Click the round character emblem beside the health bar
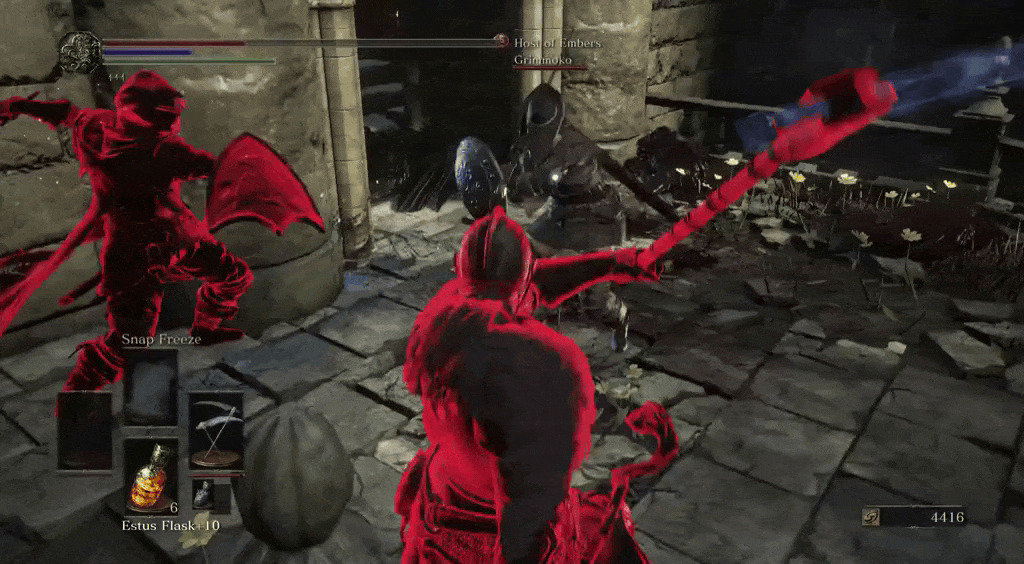 (79, 52)
